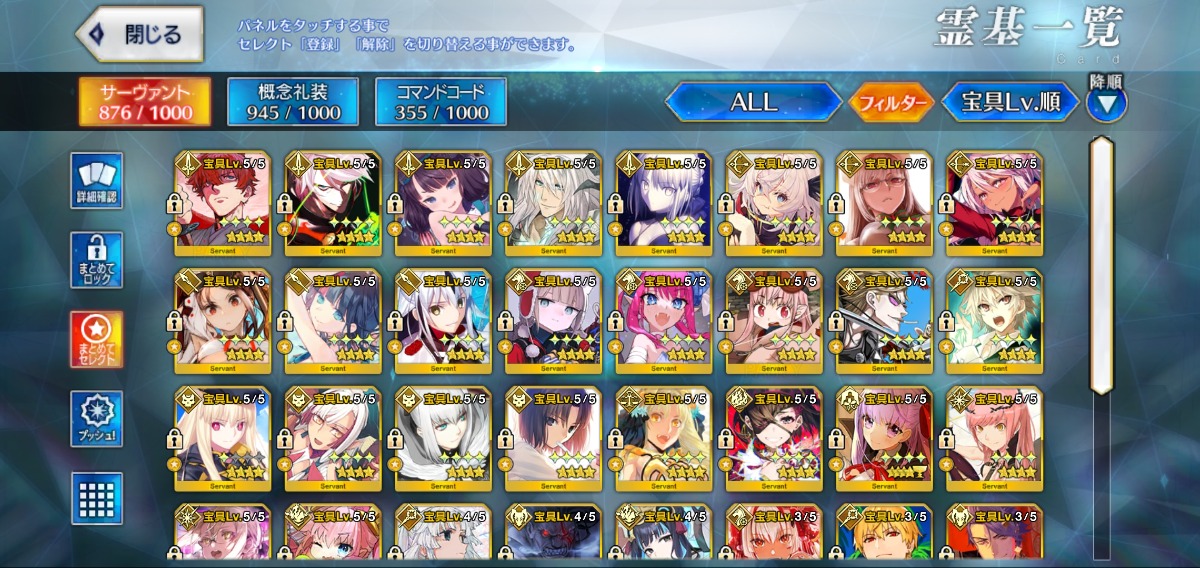The image size is (1200, 568).
Task: Activate まとめてロック bulk lock
Action: 97,261
